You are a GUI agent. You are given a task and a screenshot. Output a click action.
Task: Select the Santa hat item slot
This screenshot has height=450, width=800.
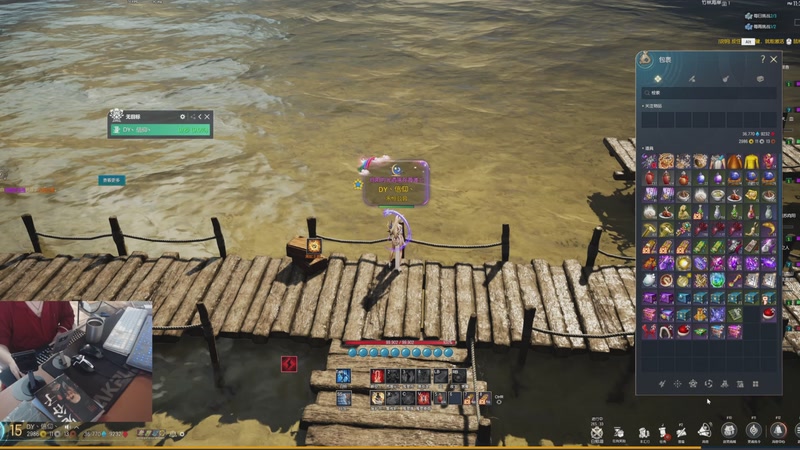click(769, 313)
